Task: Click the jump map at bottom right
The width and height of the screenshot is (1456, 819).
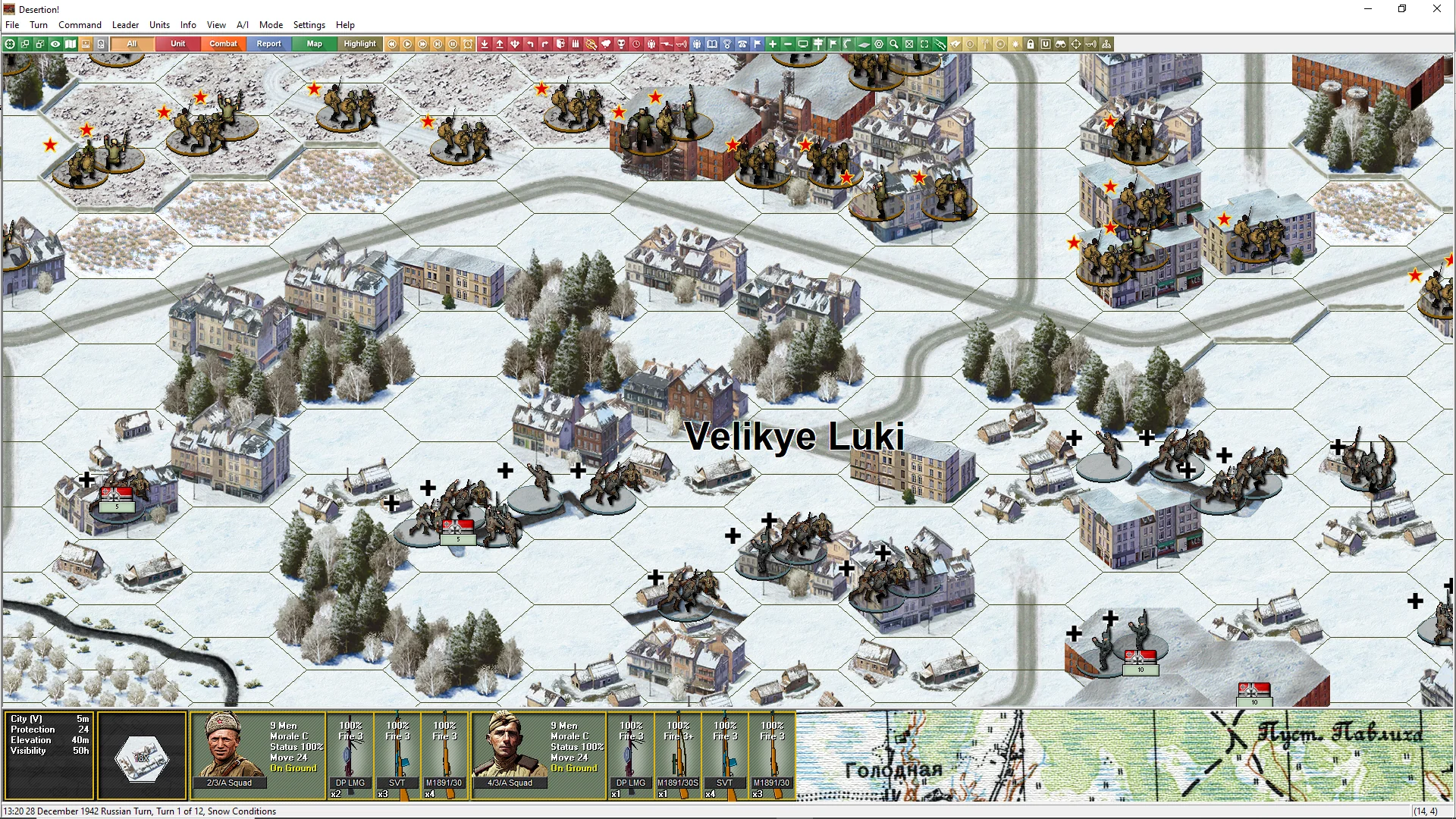Action: [1124, 755]
